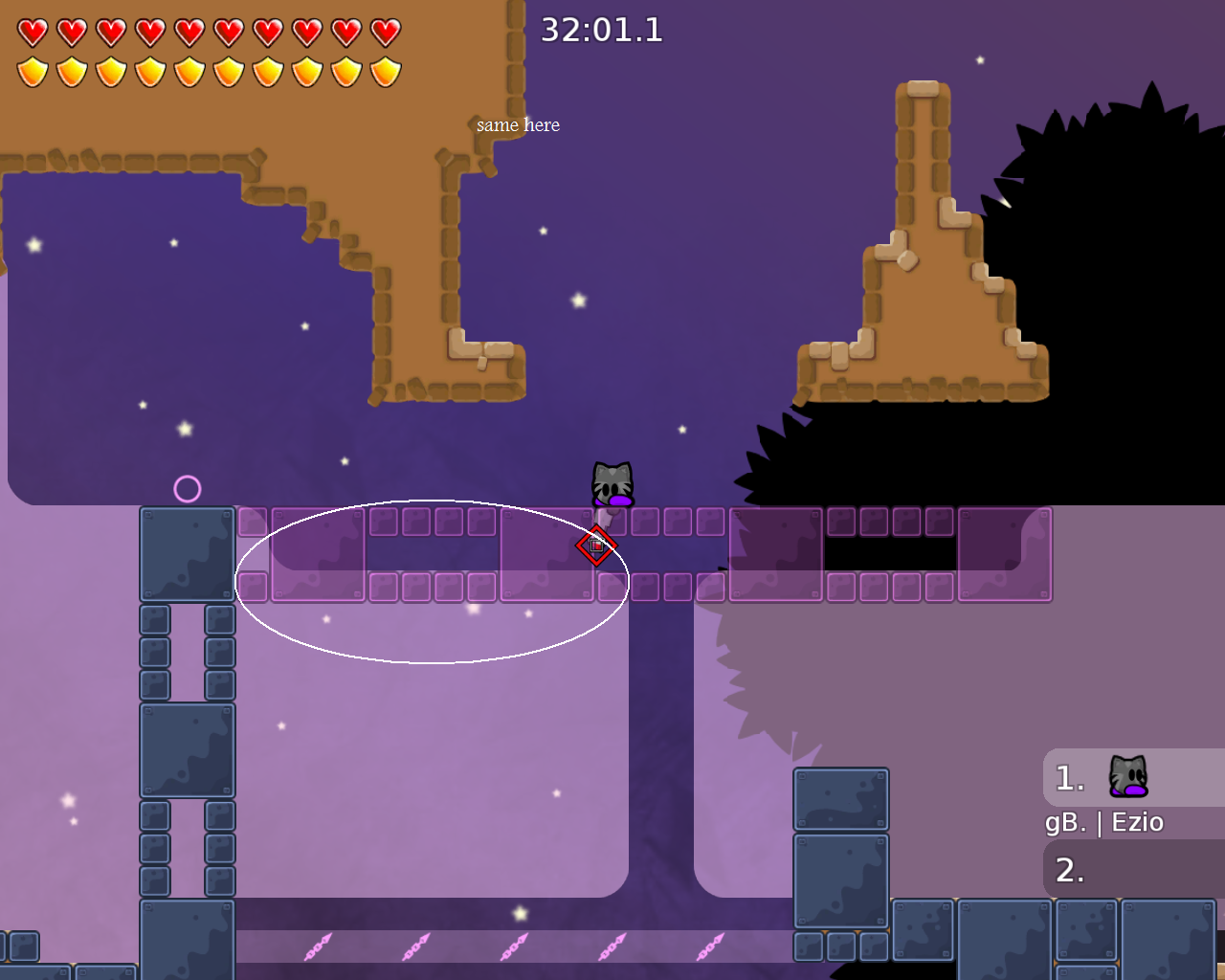Select the cat character standing on the blocks
The width and height of the screenshot is (1225, 980).
click(x=612, y=483)
